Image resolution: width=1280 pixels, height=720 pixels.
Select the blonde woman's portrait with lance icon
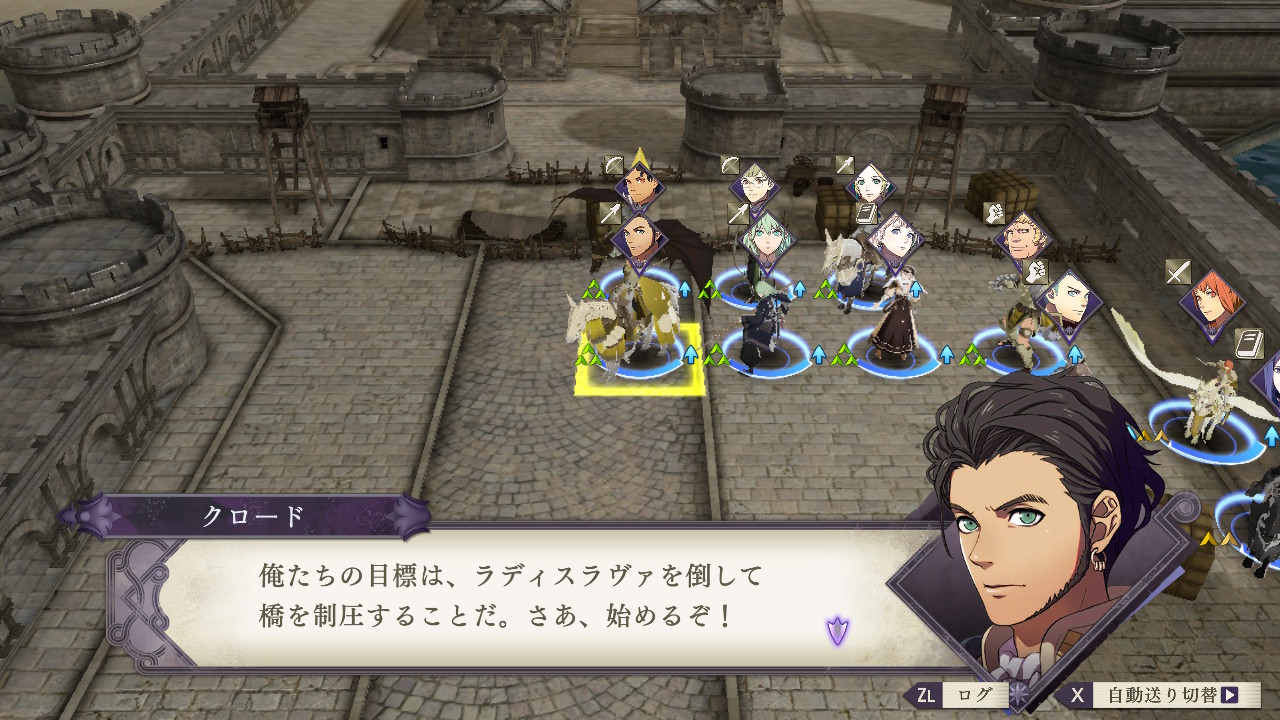868,186
